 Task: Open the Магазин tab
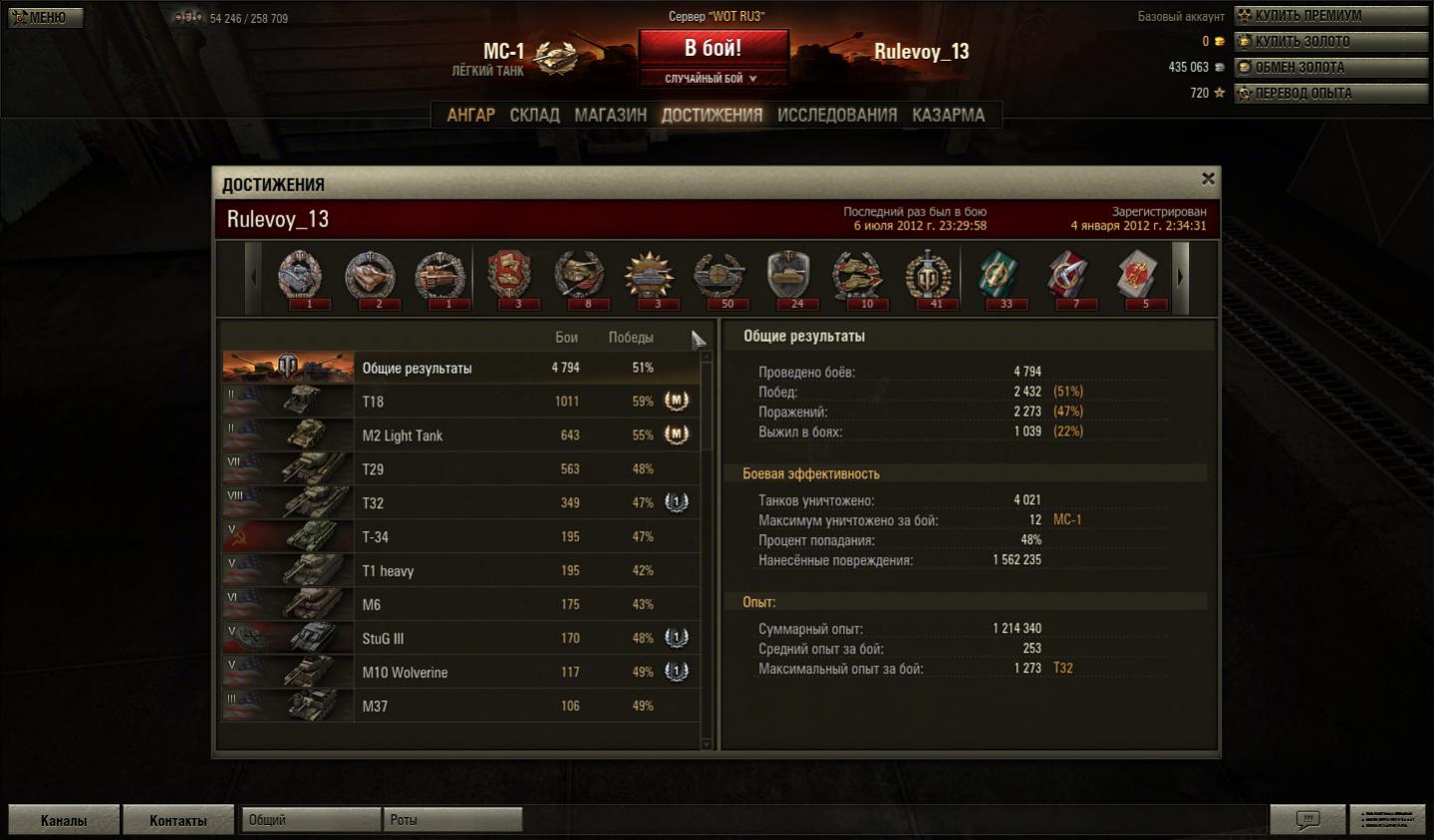tap(610, 116)
